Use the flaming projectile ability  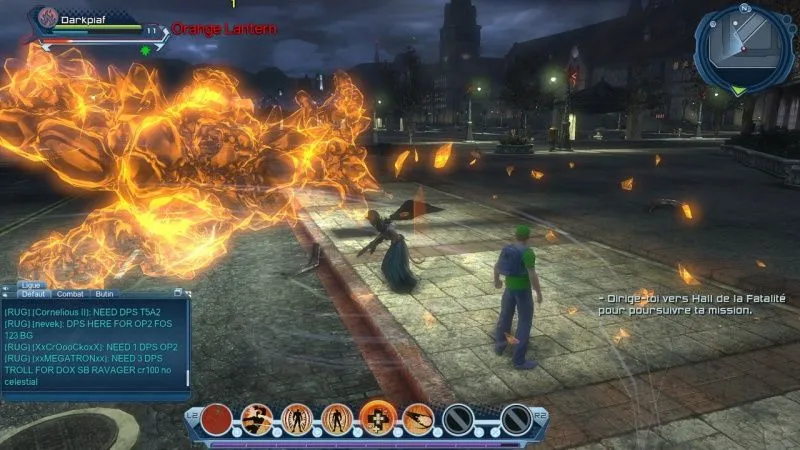418,418
